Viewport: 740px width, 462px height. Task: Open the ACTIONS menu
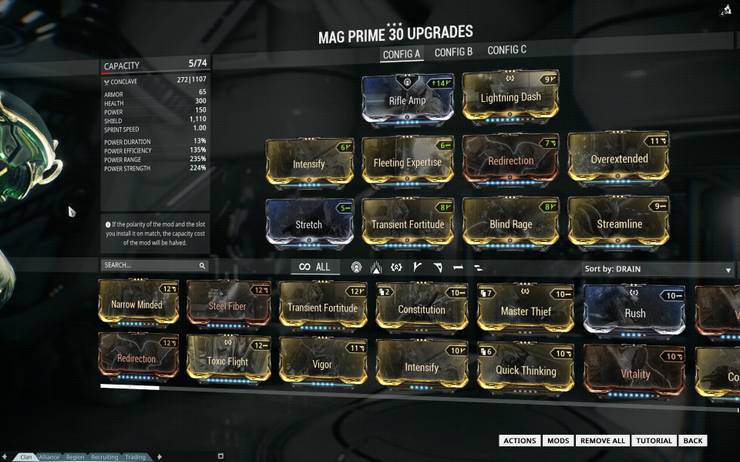(x=519, y=441)
